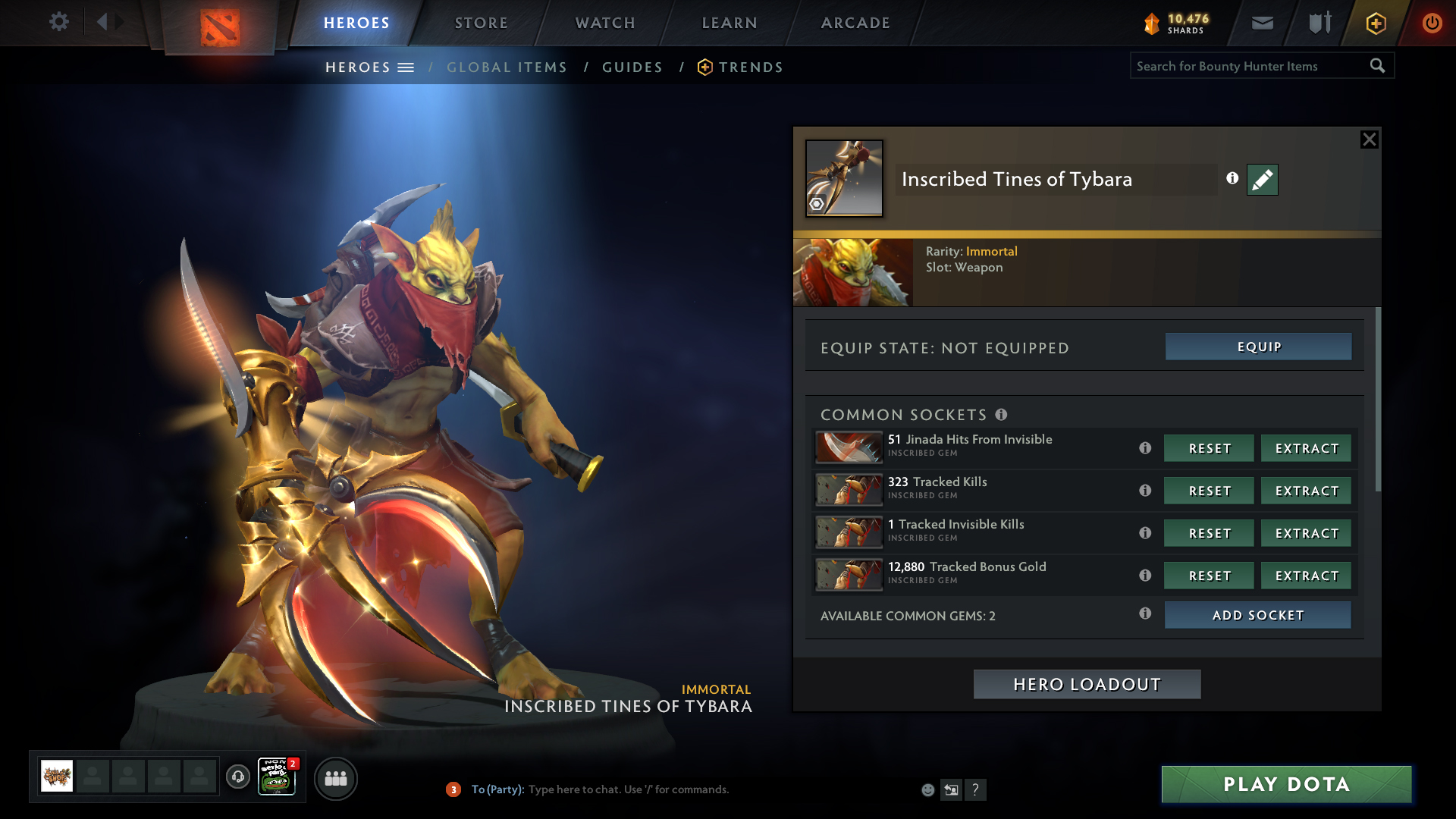The width and height of the screenshot is (1456, 819).
Task: Quit the game via power button
Action: pos(1432,23)
